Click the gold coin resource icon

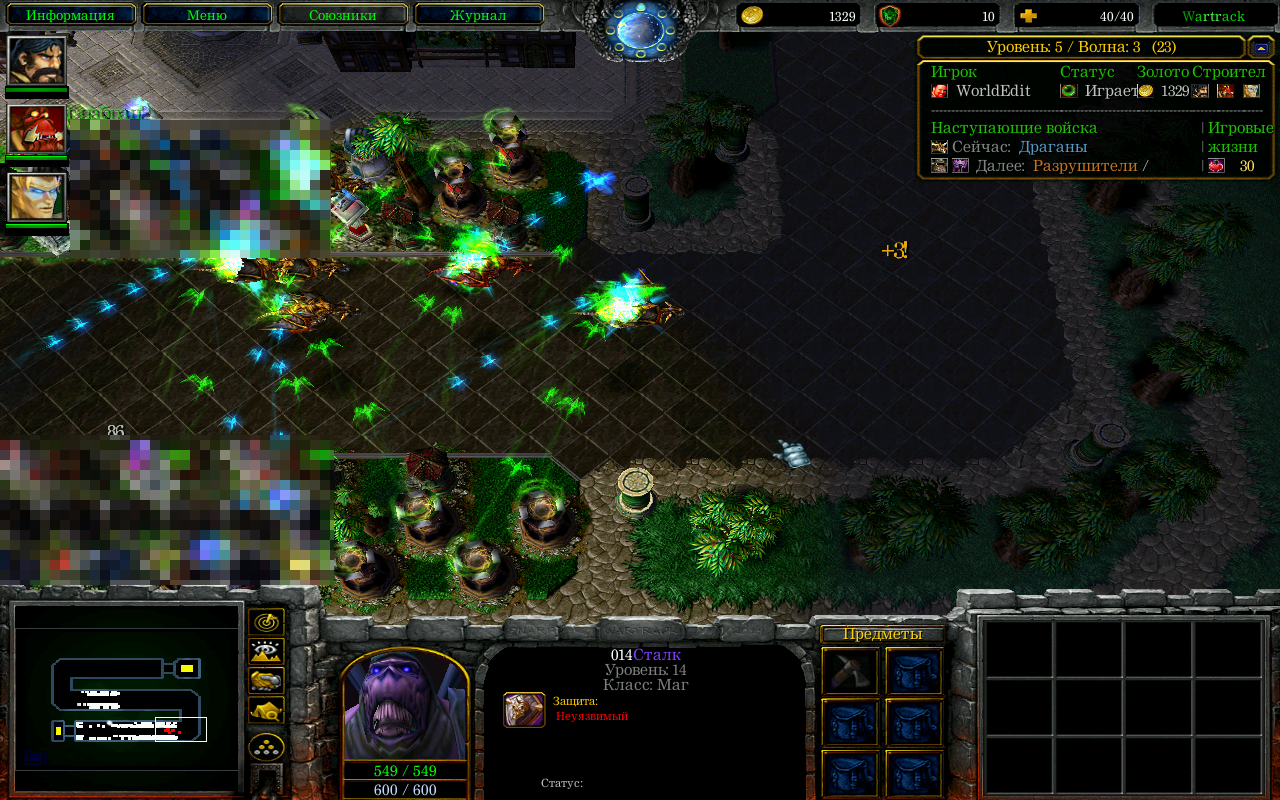pyautogui.click(x=752, y=15)
